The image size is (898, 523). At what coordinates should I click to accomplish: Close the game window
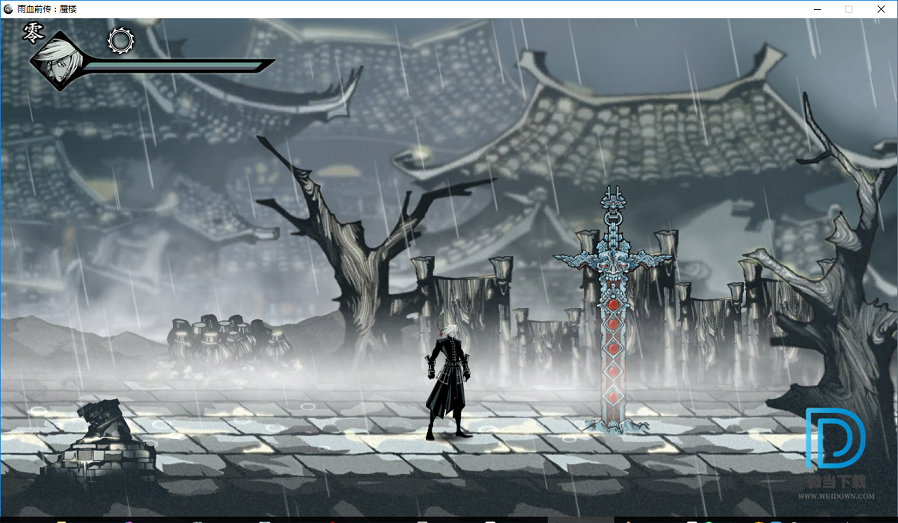[881, 9]
